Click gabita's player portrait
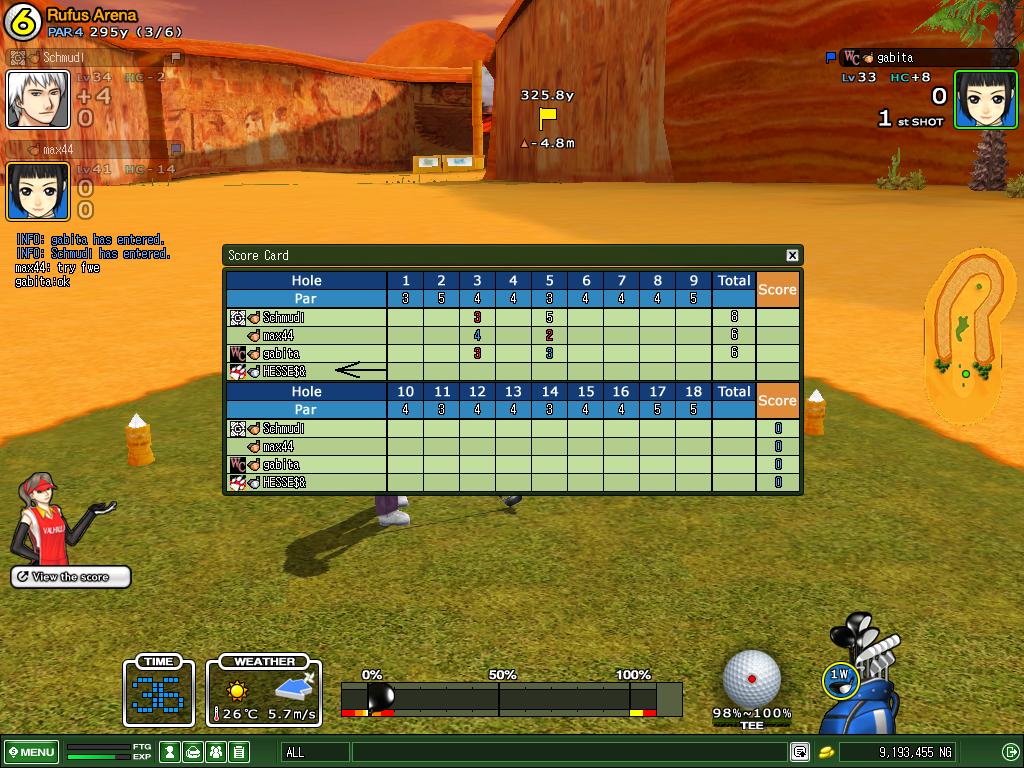 coord(985,99)
